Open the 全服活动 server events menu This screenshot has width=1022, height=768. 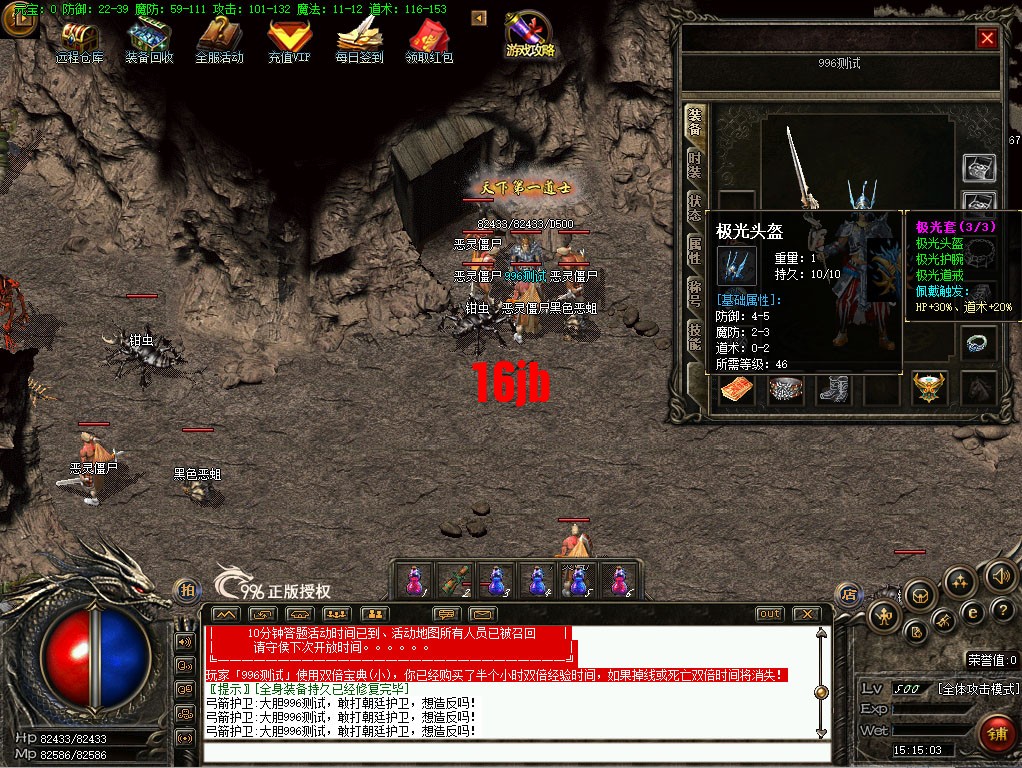pyautogui.click(x=219, y=40)
